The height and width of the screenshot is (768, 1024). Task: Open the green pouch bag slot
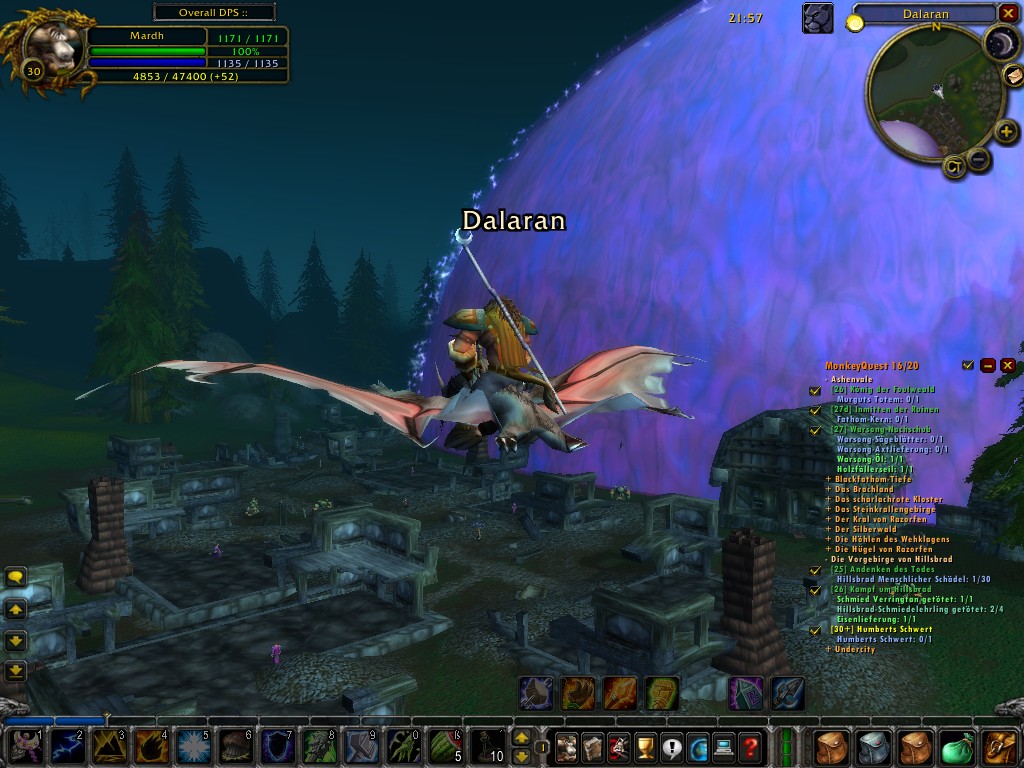(x=958, y=747)
